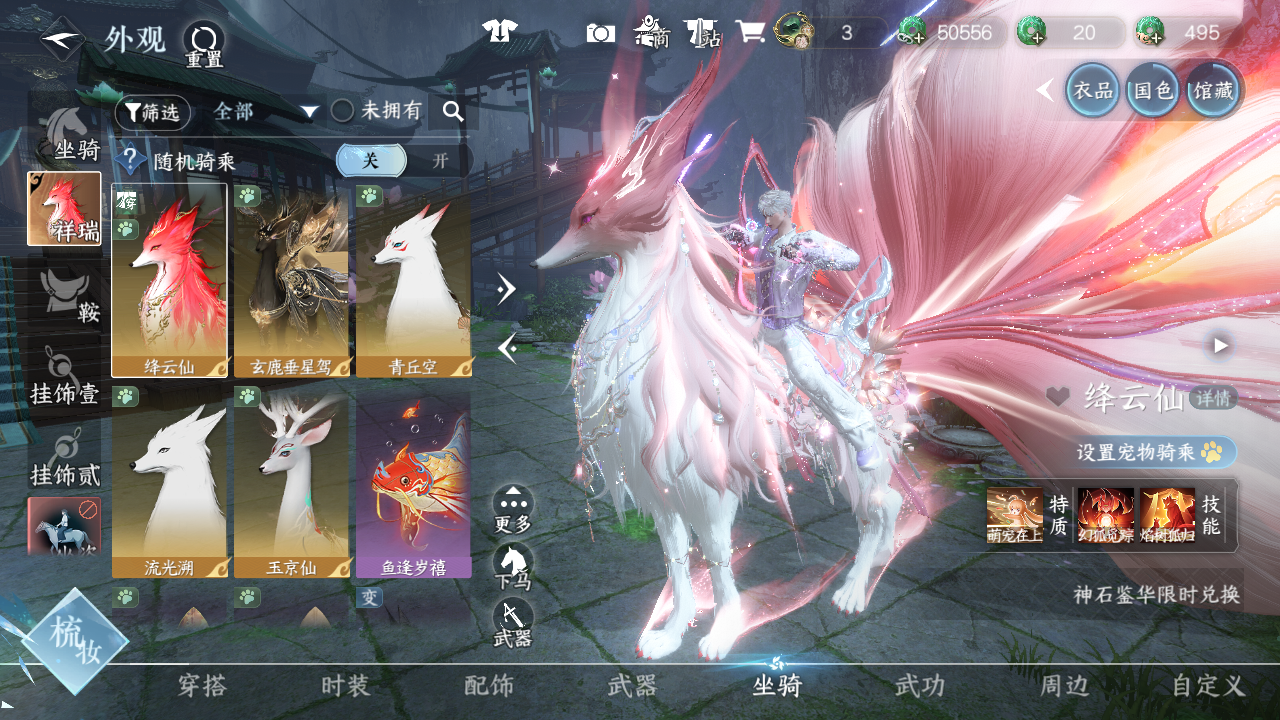This screenshot has width=1280, height=720.
Task: Open the mount search magnifier
Action: [x=453, y=112]
